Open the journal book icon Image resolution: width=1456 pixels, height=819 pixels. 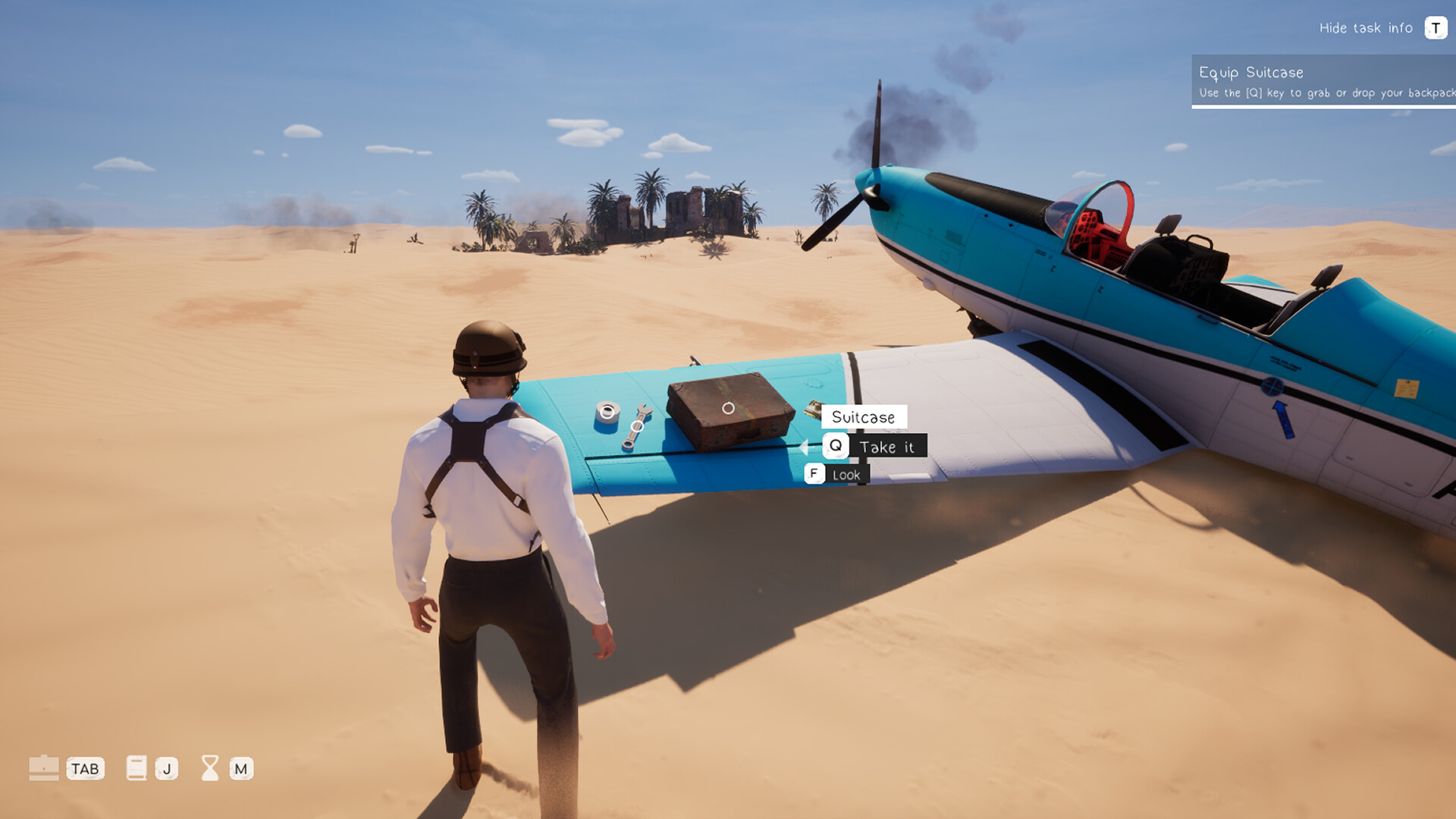coord(135,769)
